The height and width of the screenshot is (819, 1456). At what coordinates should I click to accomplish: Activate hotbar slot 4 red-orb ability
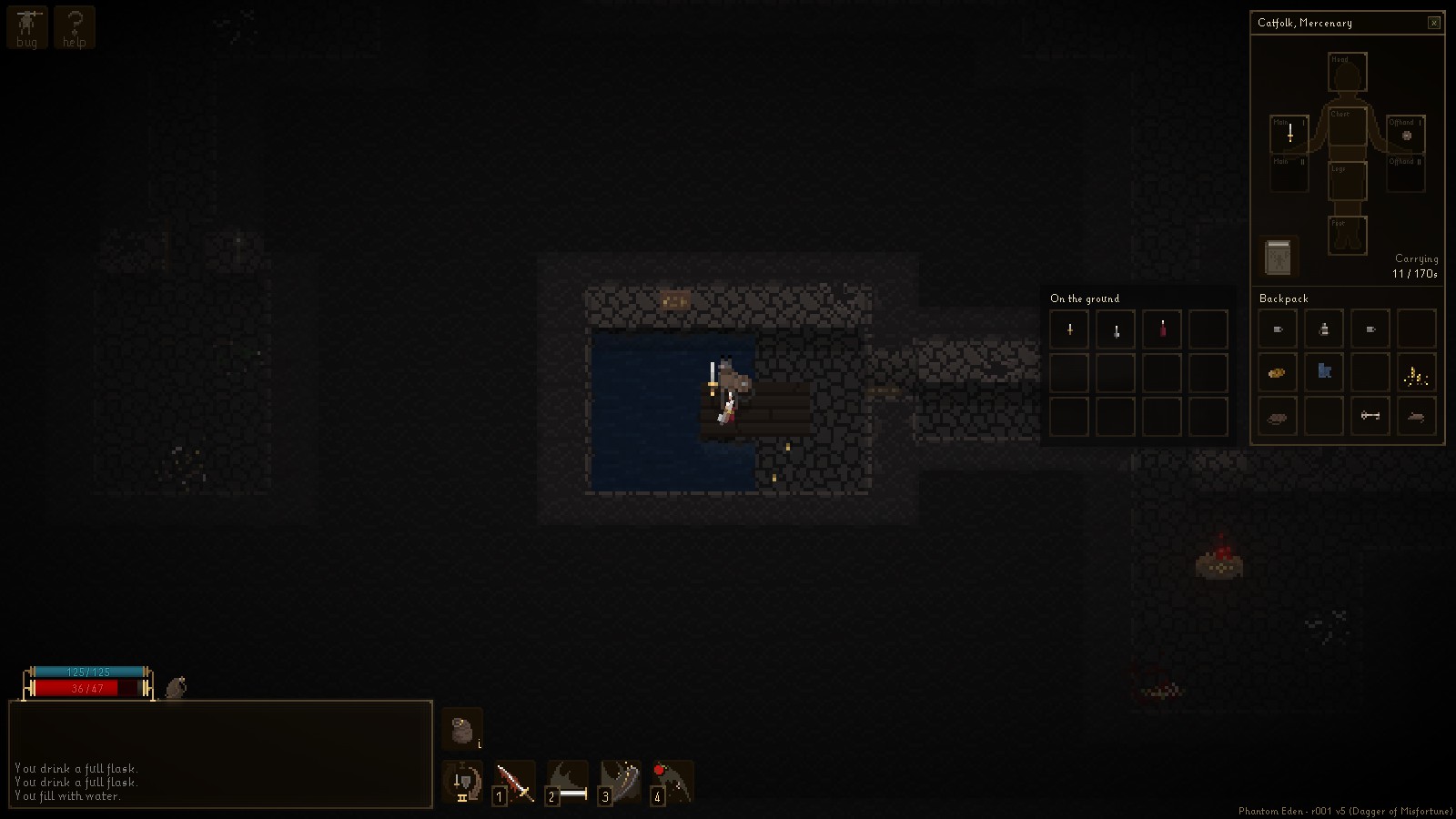pos(672,783)
